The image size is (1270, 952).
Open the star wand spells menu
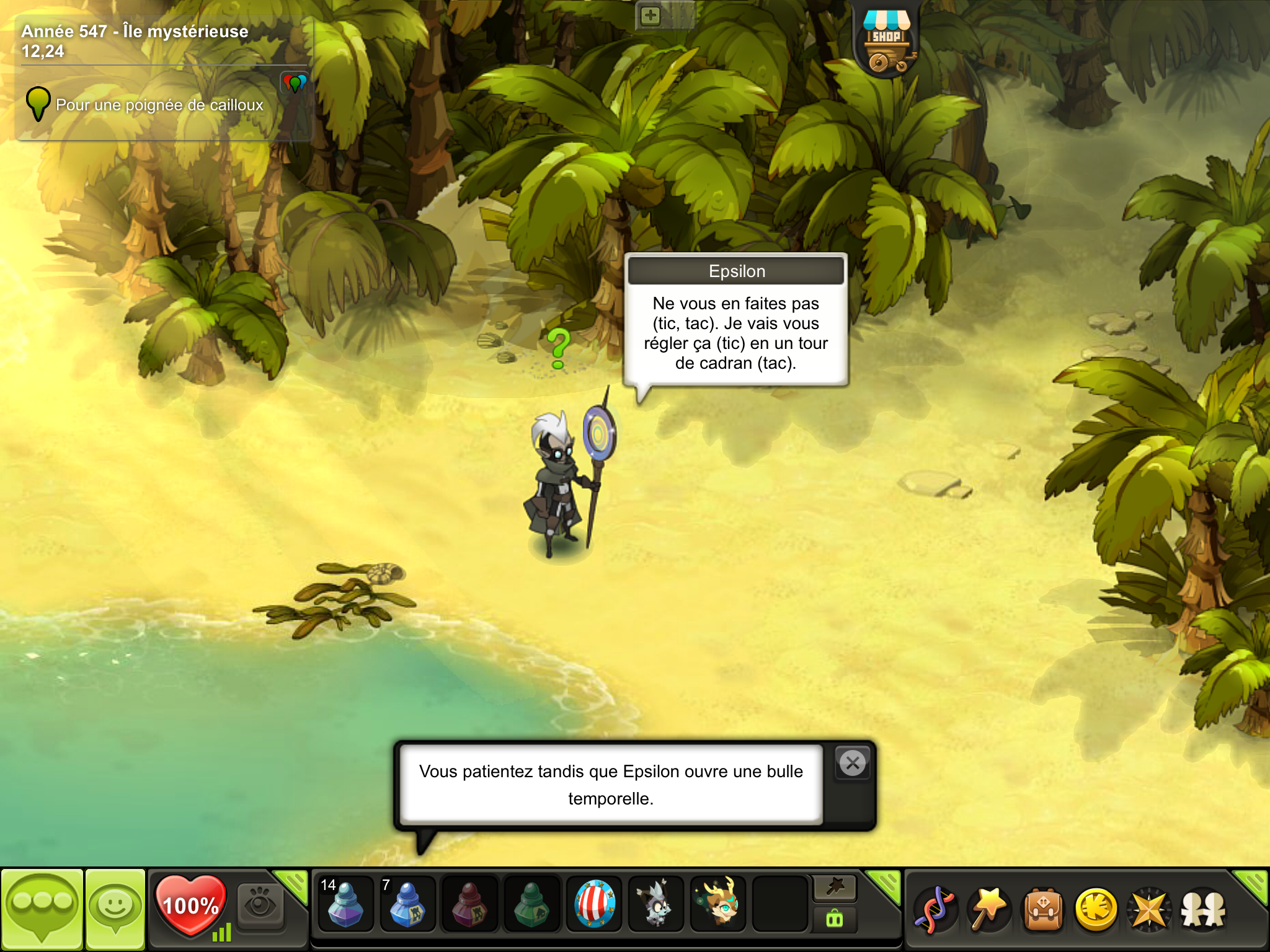tap(989, 910)
